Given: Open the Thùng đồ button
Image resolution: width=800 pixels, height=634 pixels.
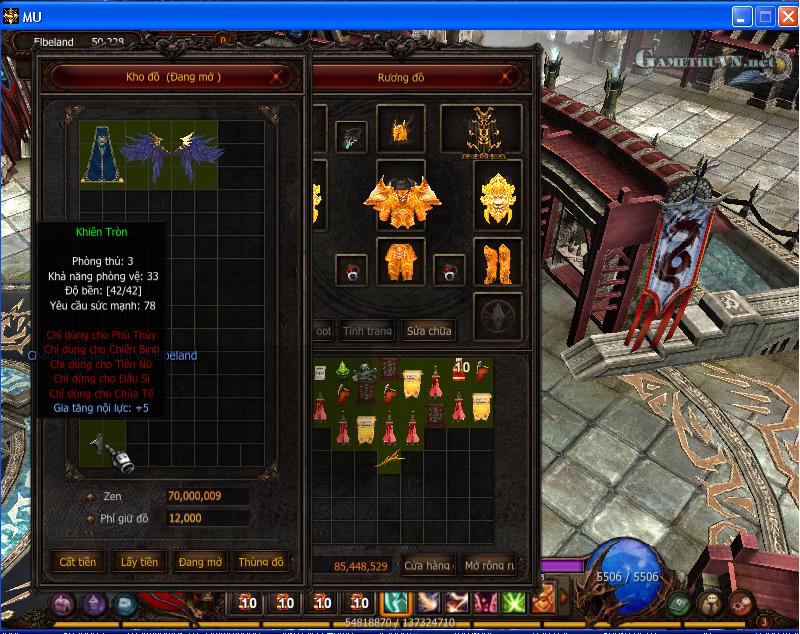Looking at the screenshot, I should tap(261, 562).
